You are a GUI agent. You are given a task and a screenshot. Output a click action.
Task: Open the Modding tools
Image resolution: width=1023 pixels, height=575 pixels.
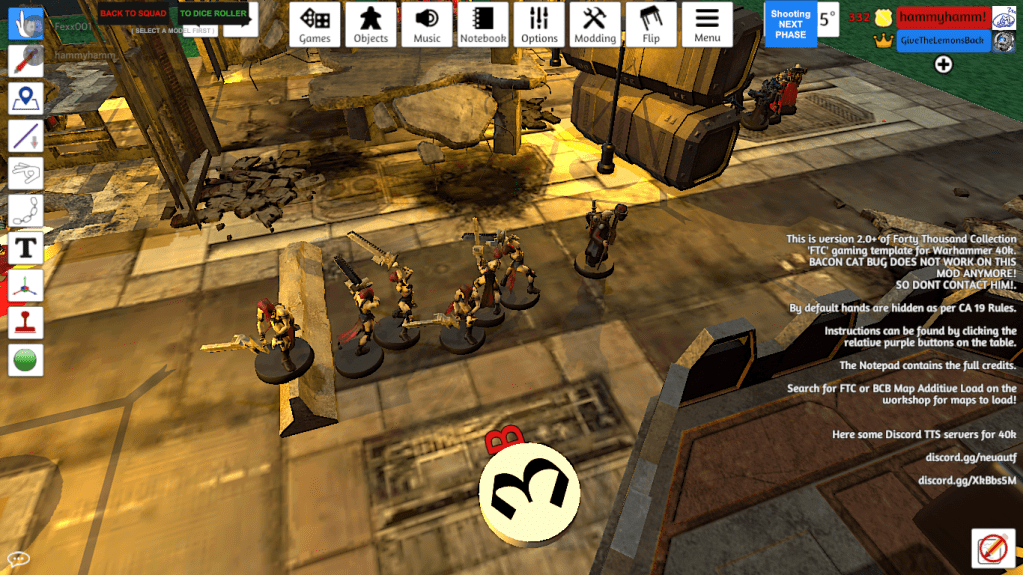point(595,24)
